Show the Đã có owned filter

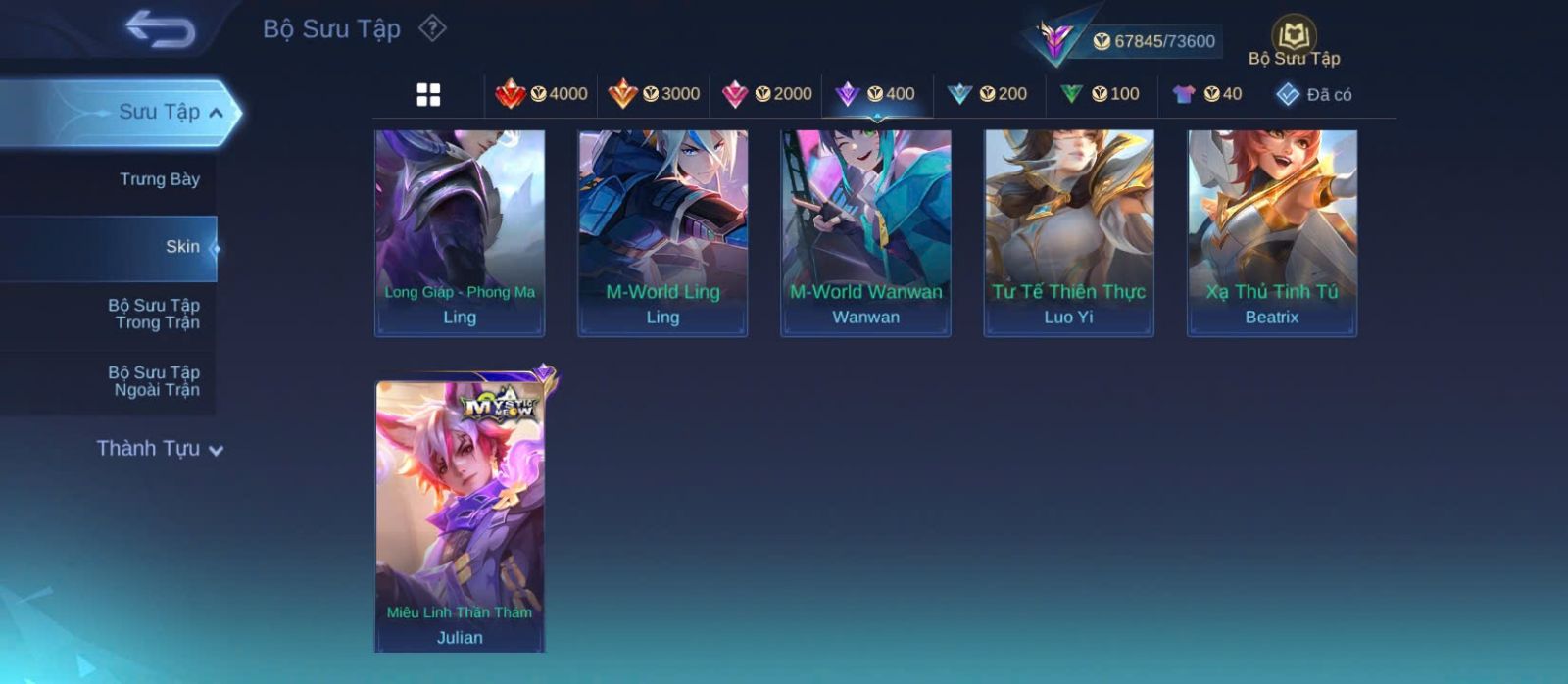click(1314, 94)
